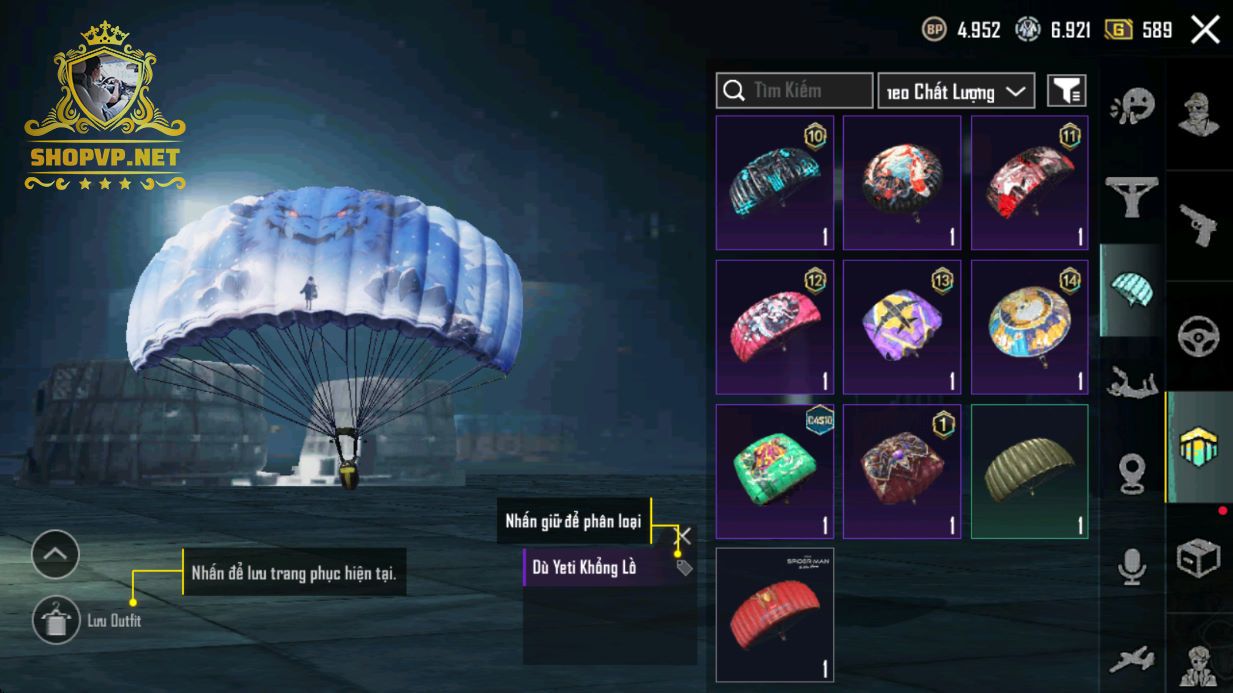The image size is (1233, 693).
Task: Select the red and white parachute with badge 11
Action: (x=1029, y=183)
